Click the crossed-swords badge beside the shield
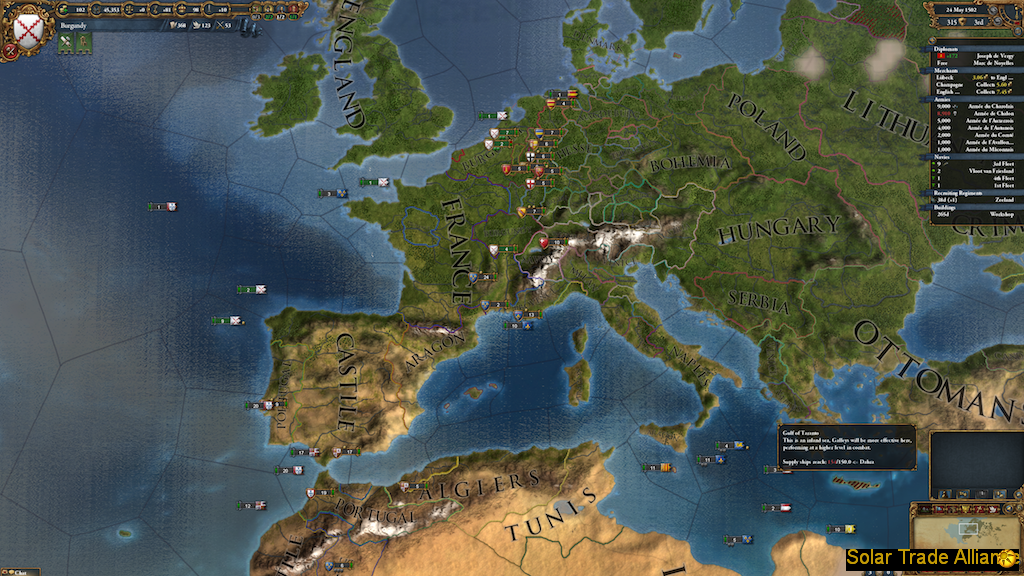This screenshot has height=576, width=1024. click(x=66, y=42)
